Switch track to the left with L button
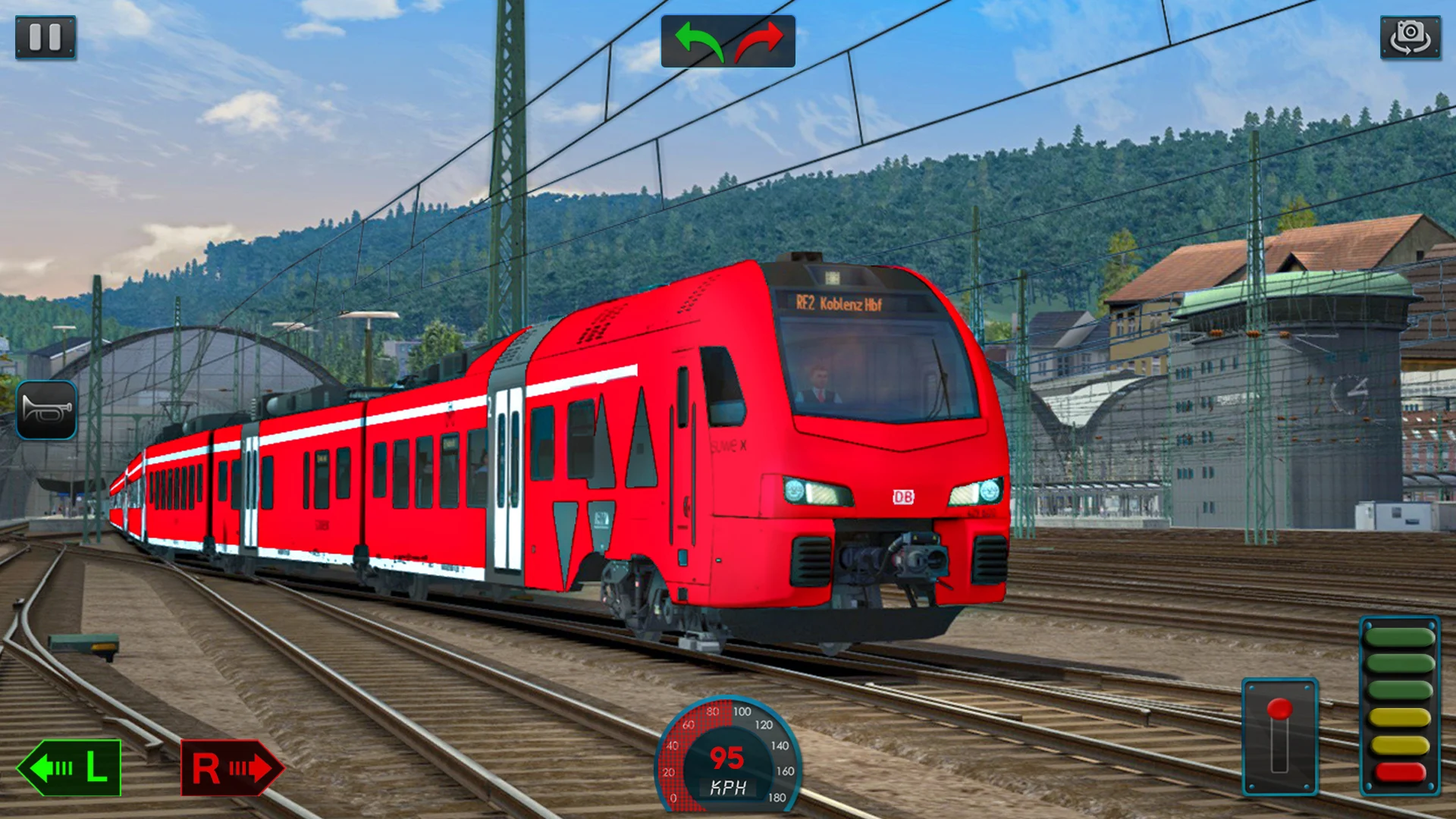 point(70,767)
